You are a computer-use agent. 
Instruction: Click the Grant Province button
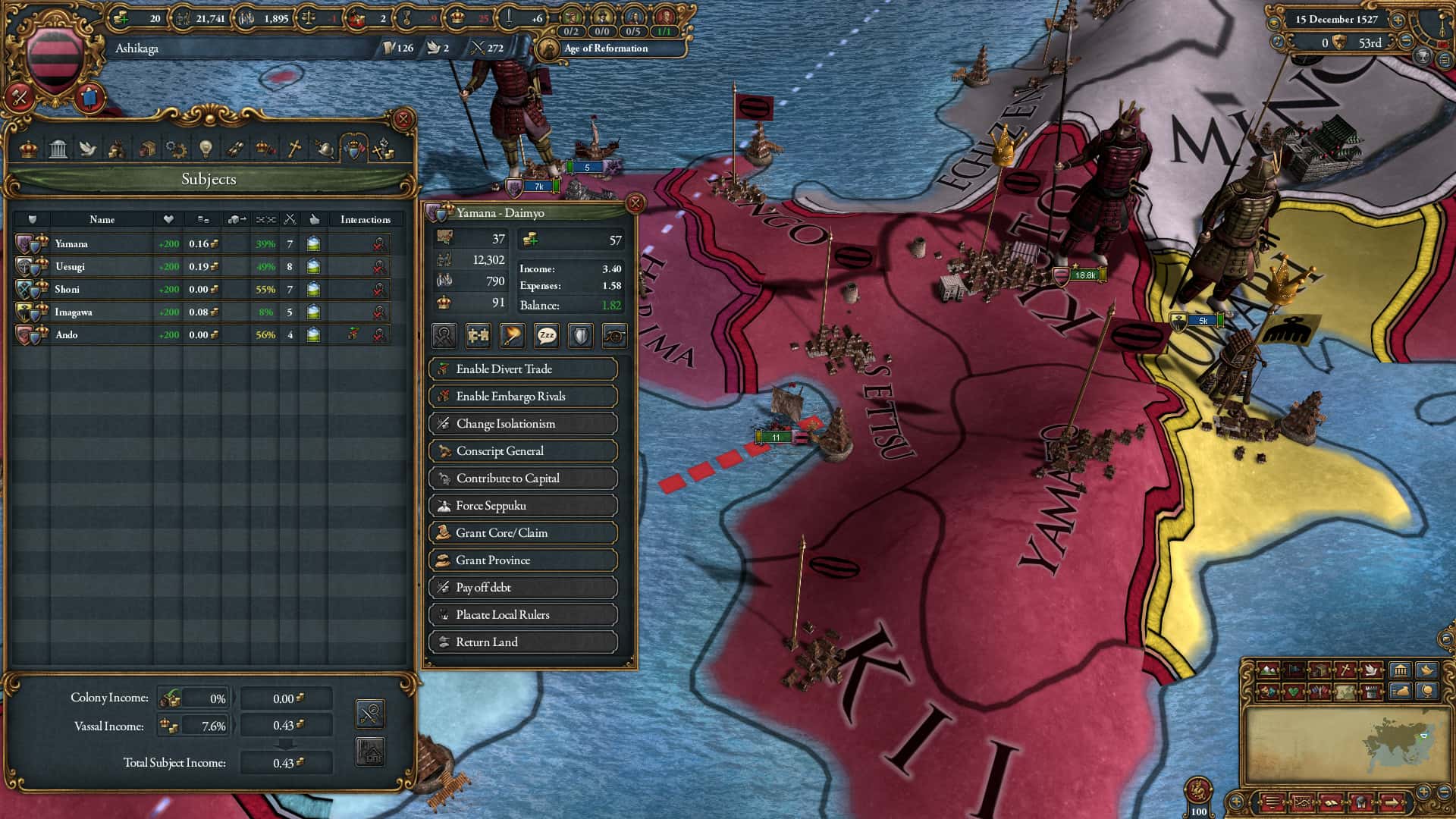522,560
